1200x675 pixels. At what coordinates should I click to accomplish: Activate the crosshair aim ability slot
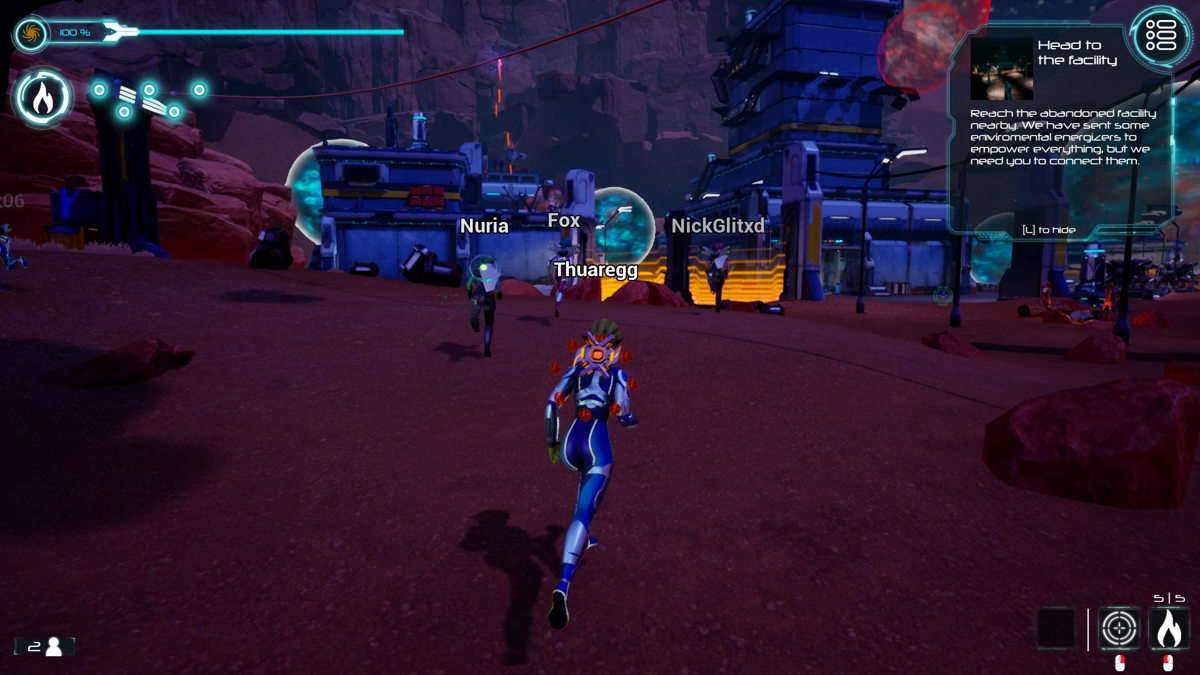click(1119, 629)
